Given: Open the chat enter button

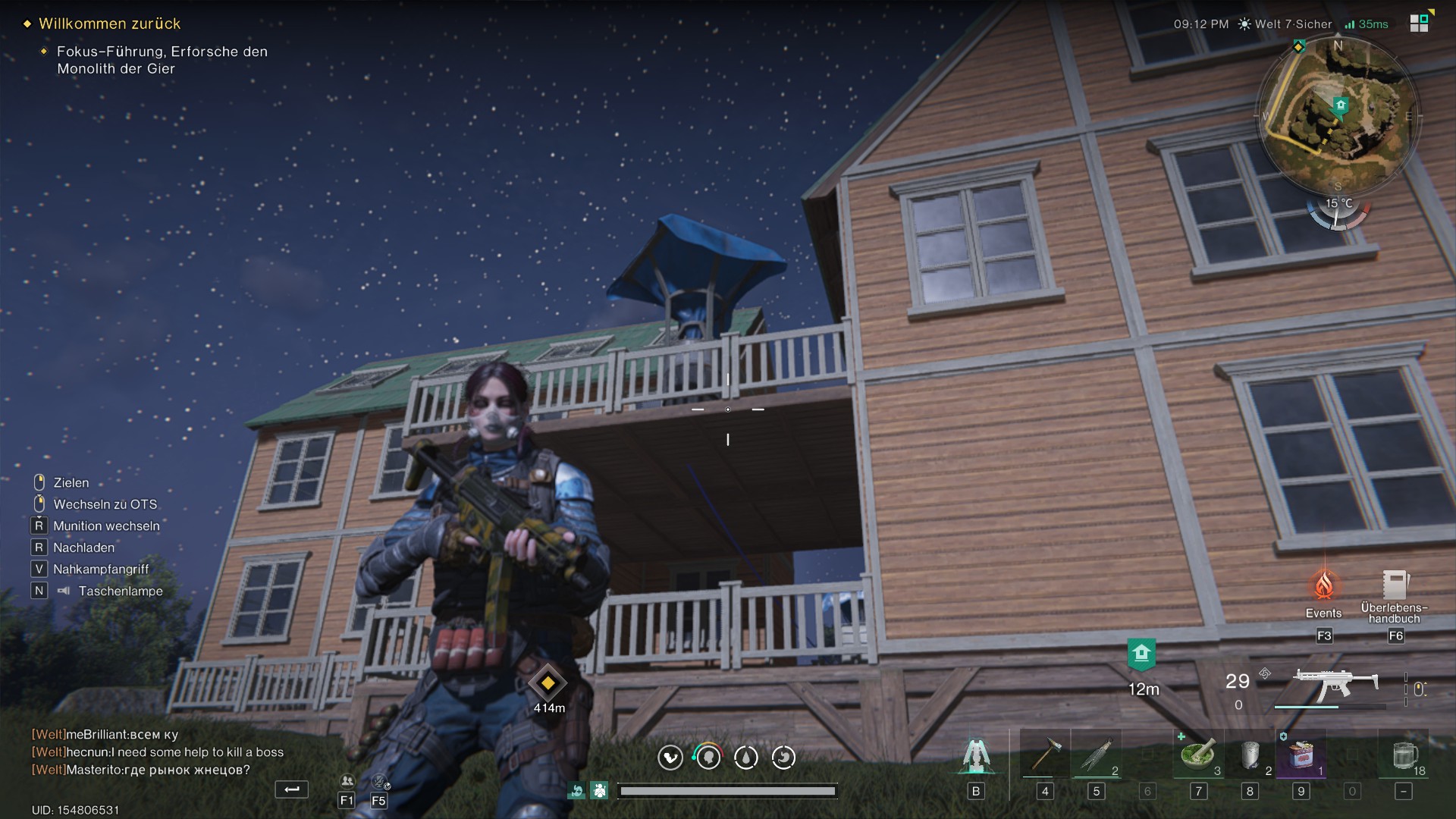Looking at the screenshot, I should (x=291, y=790).
